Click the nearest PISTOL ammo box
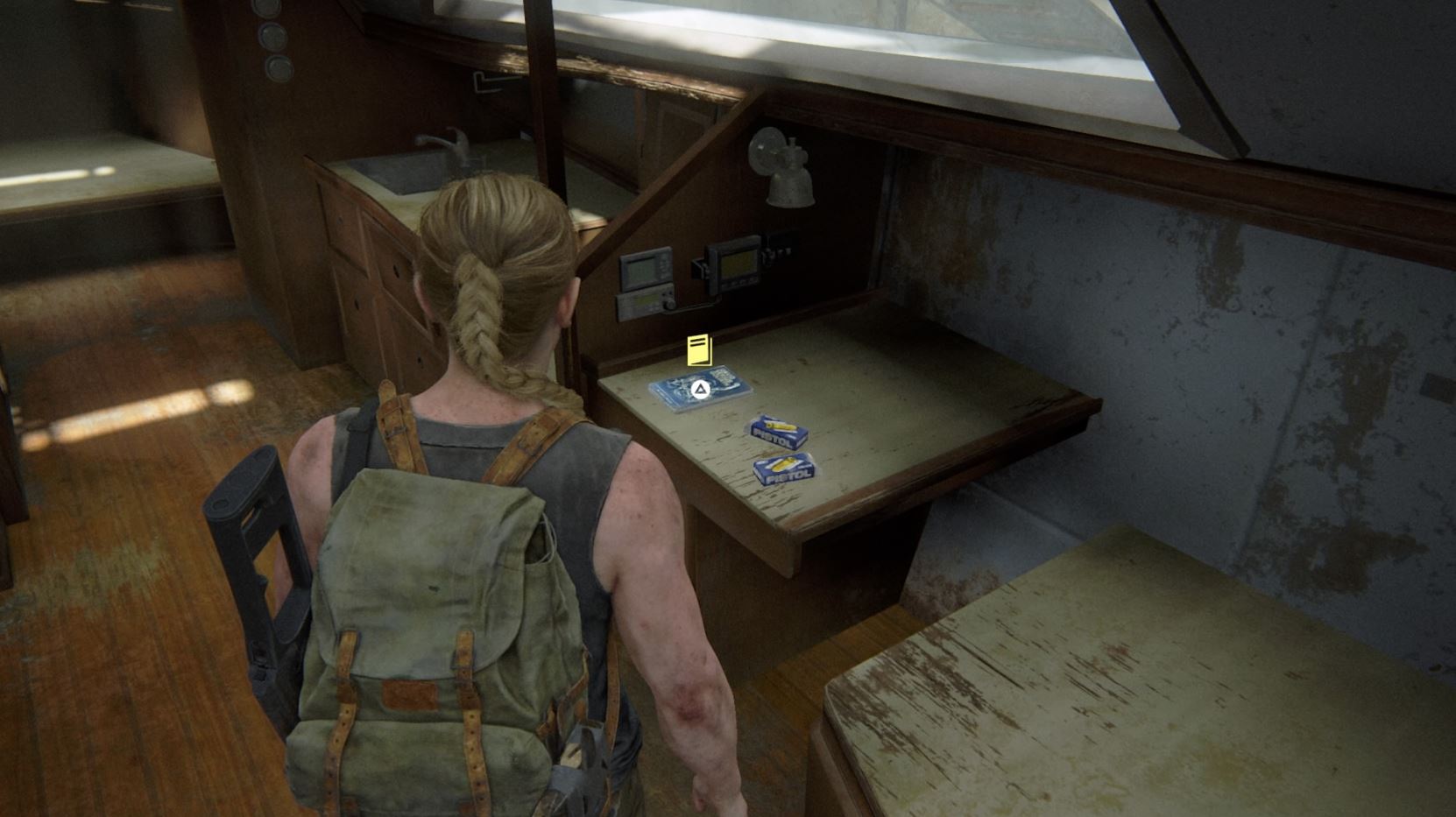 point(782,468)
